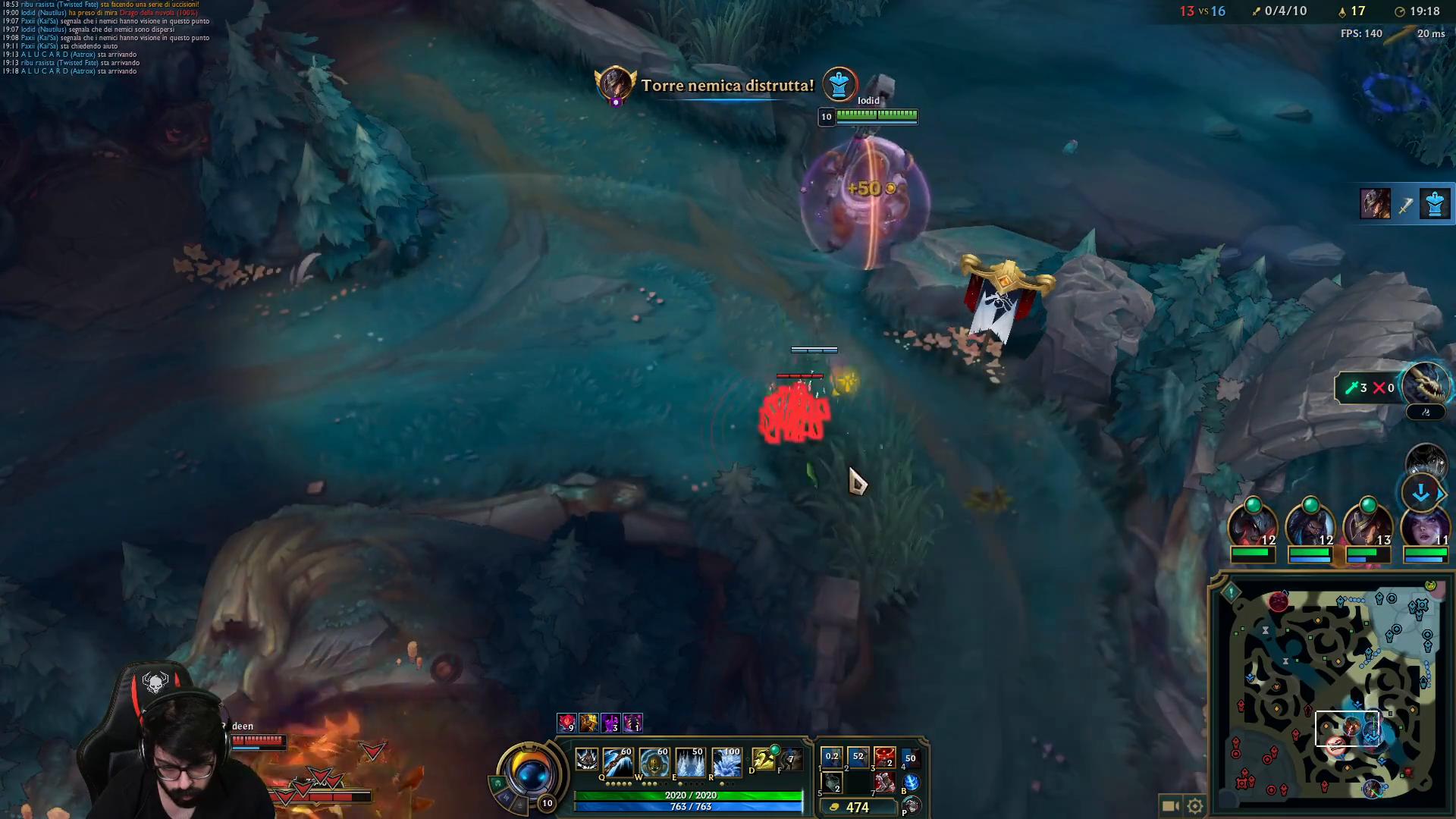Open the shop by clicking the 474 gold counter
1456x819 pixels.
(857, 807)
